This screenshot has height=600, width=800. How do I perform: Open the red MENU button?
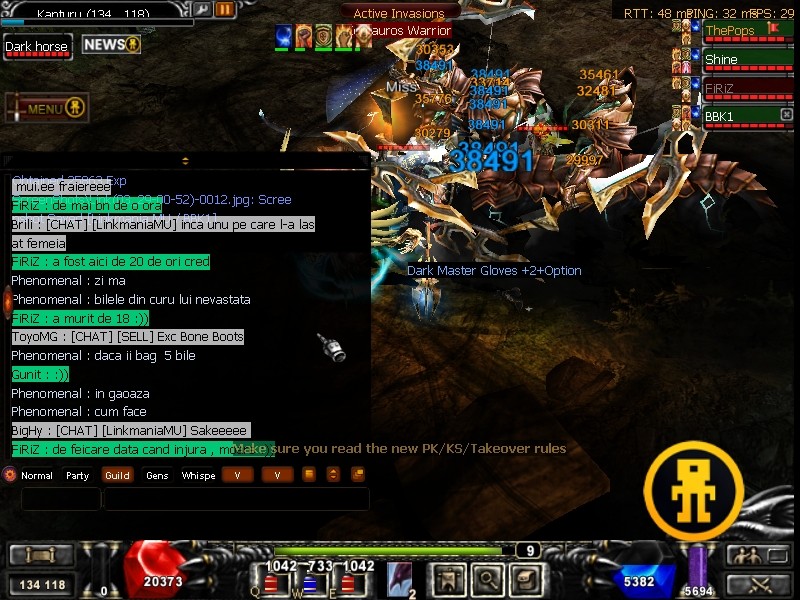click(x=47, y=108)
